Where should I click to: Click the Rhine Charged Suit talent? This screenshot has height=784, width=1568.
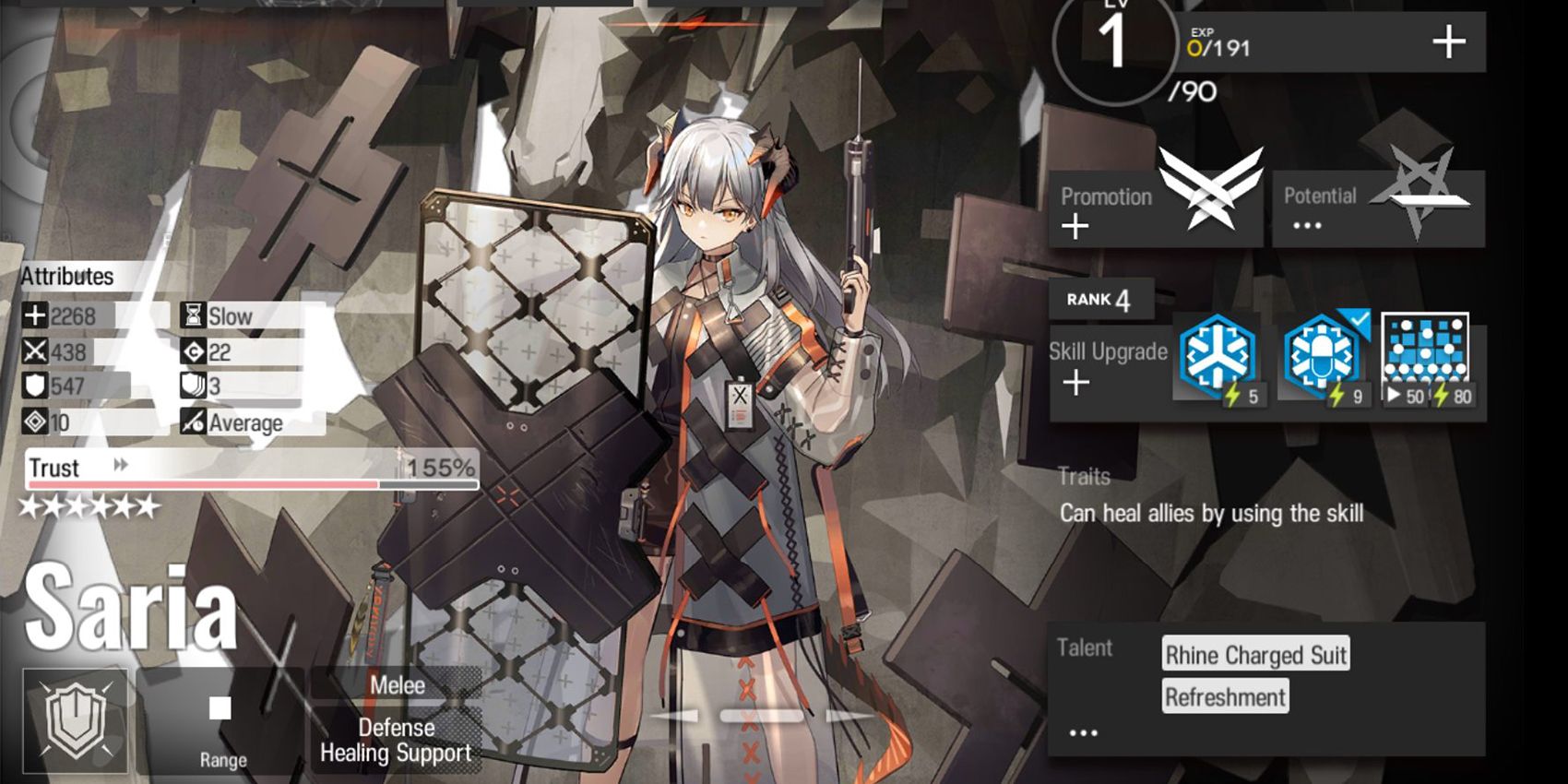(x=1256, y=655)
